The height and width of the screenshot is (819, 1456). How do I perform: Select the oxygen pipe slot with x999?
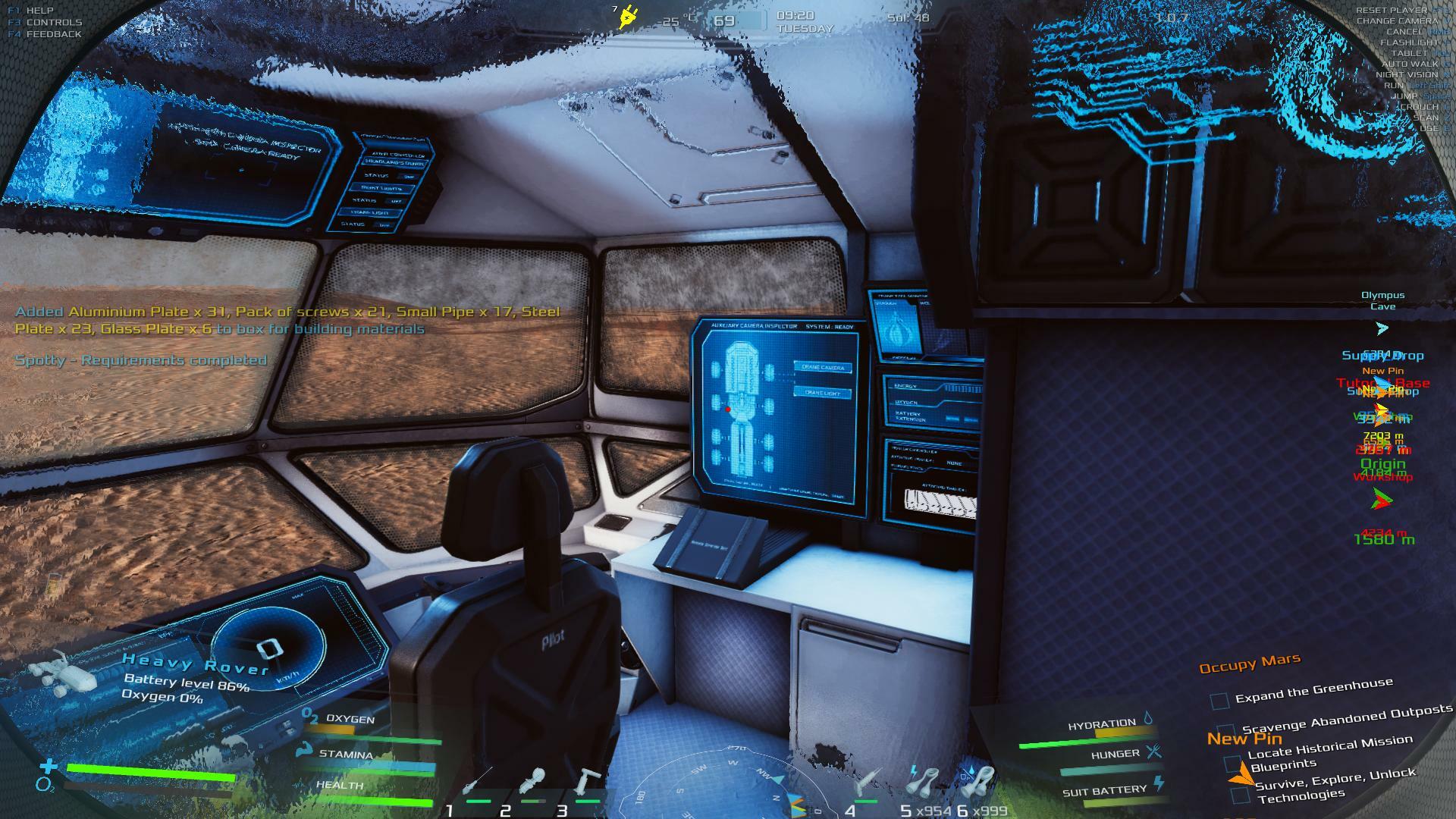[x=978, y=781]
